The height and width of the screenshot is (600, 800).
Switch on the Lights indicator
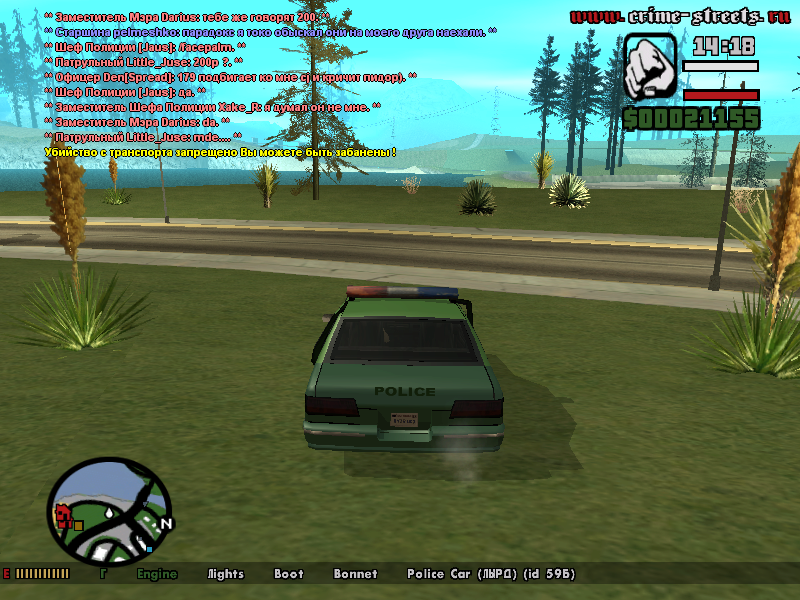click(225, 574)
